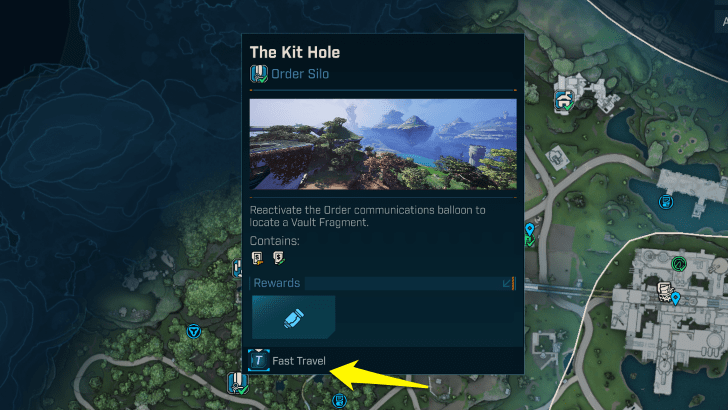The image size is (728, 410).
Task: Open the vial reward tile
Action: pyautogui.click(x=293, y=316)
